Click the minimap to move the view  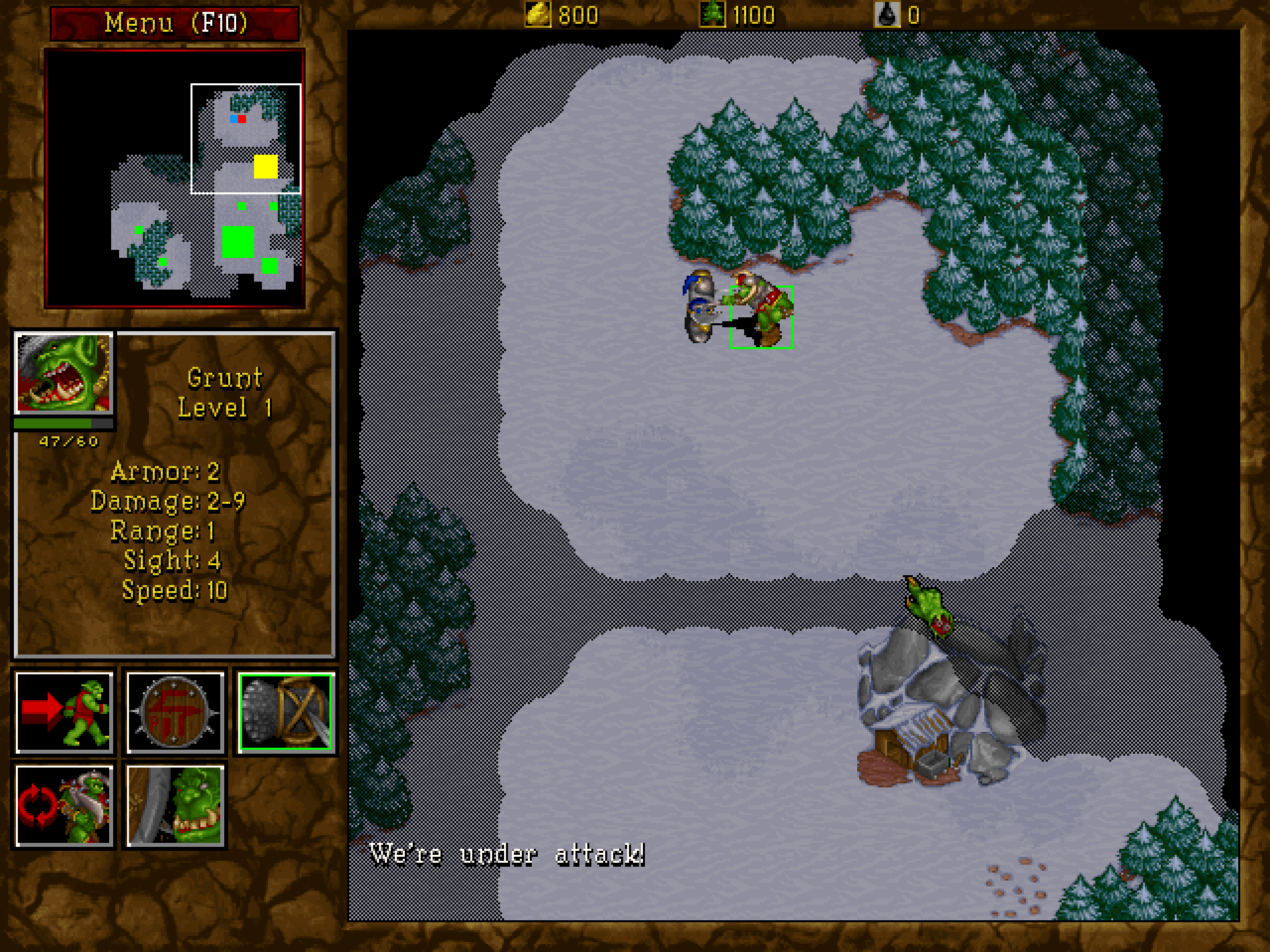[175, 178]
